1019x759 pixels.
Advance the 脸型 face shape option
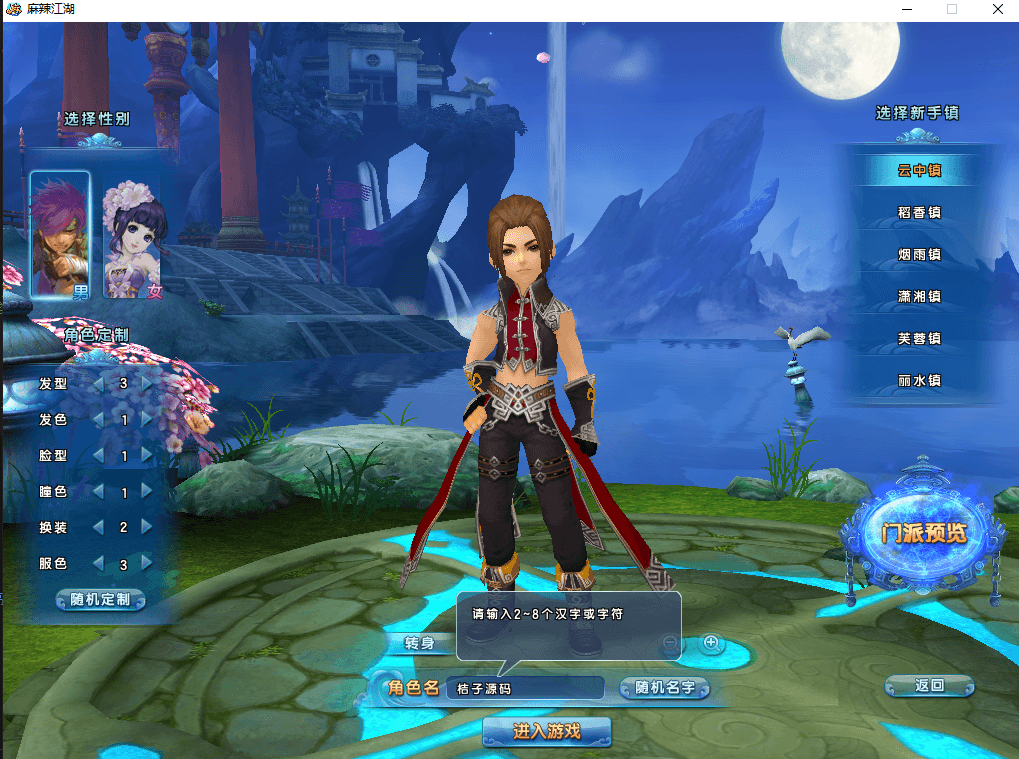tap(148, 456)
